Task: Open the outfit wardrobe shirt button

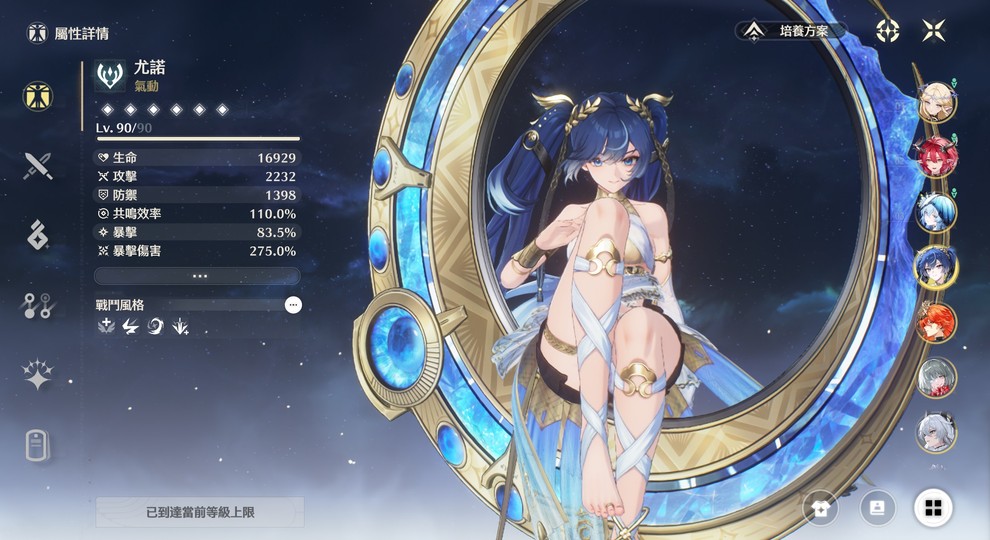Action: pos(820,508)
